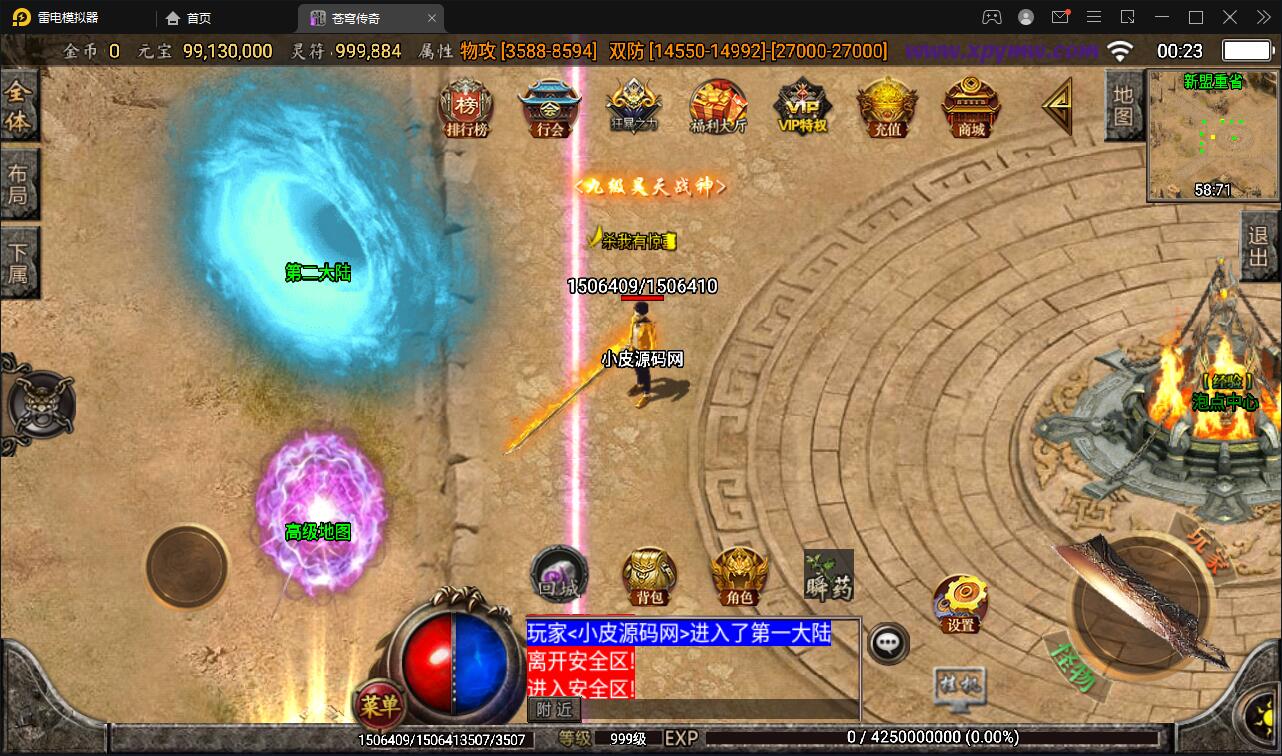This screenshot has height=756, width=1282.
Task: Select the 下属 subordinates side tab
Action: coord(18,262)
